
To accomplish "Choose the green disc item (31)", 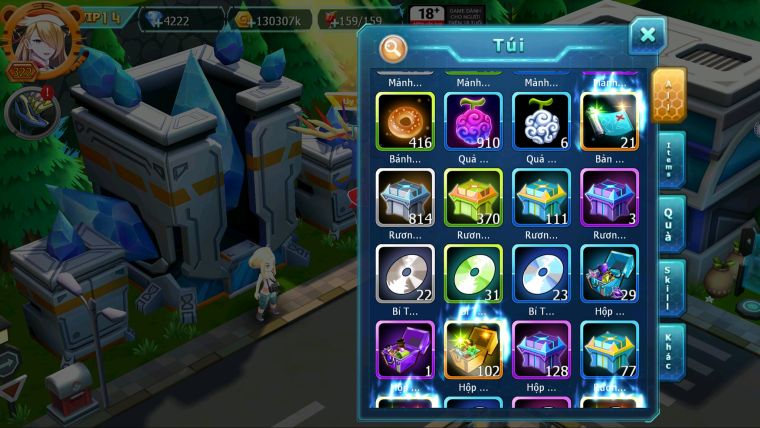I will pos(473,273).
